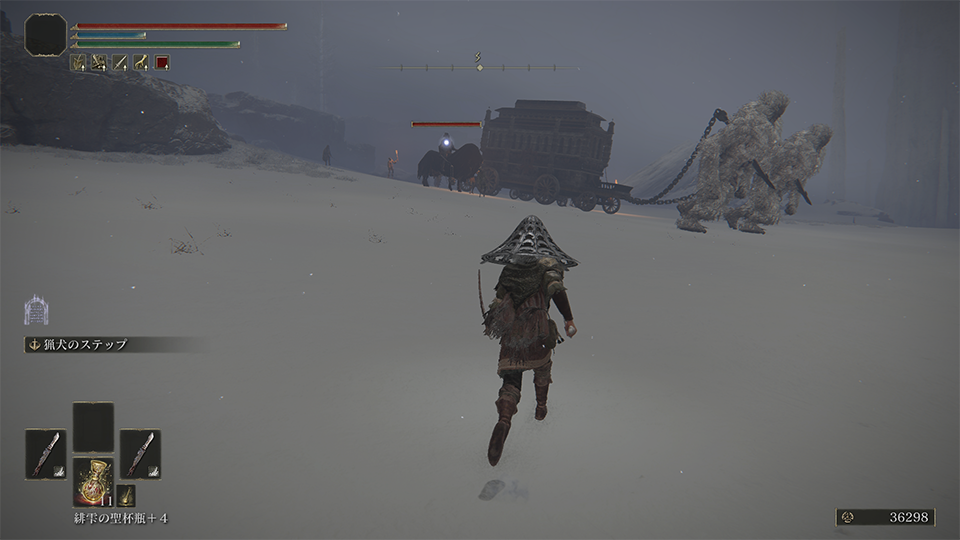This screenshot has width=960, height=540.
Task: Click the small pouch item beside the flask
Action: 126,494
